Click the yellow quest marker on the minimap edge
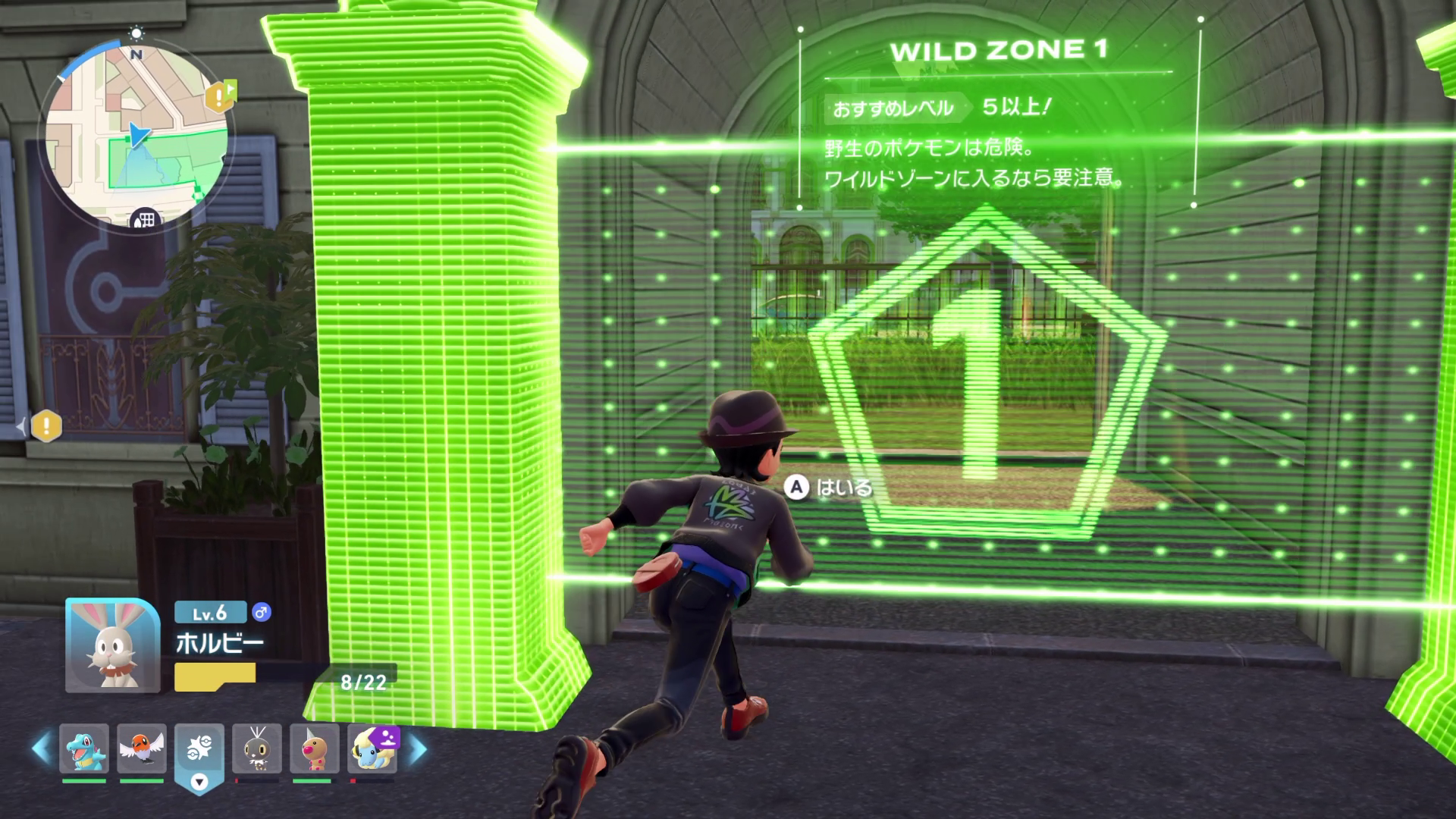Viewport: 1456px width, 819px height. coord(220,96)
